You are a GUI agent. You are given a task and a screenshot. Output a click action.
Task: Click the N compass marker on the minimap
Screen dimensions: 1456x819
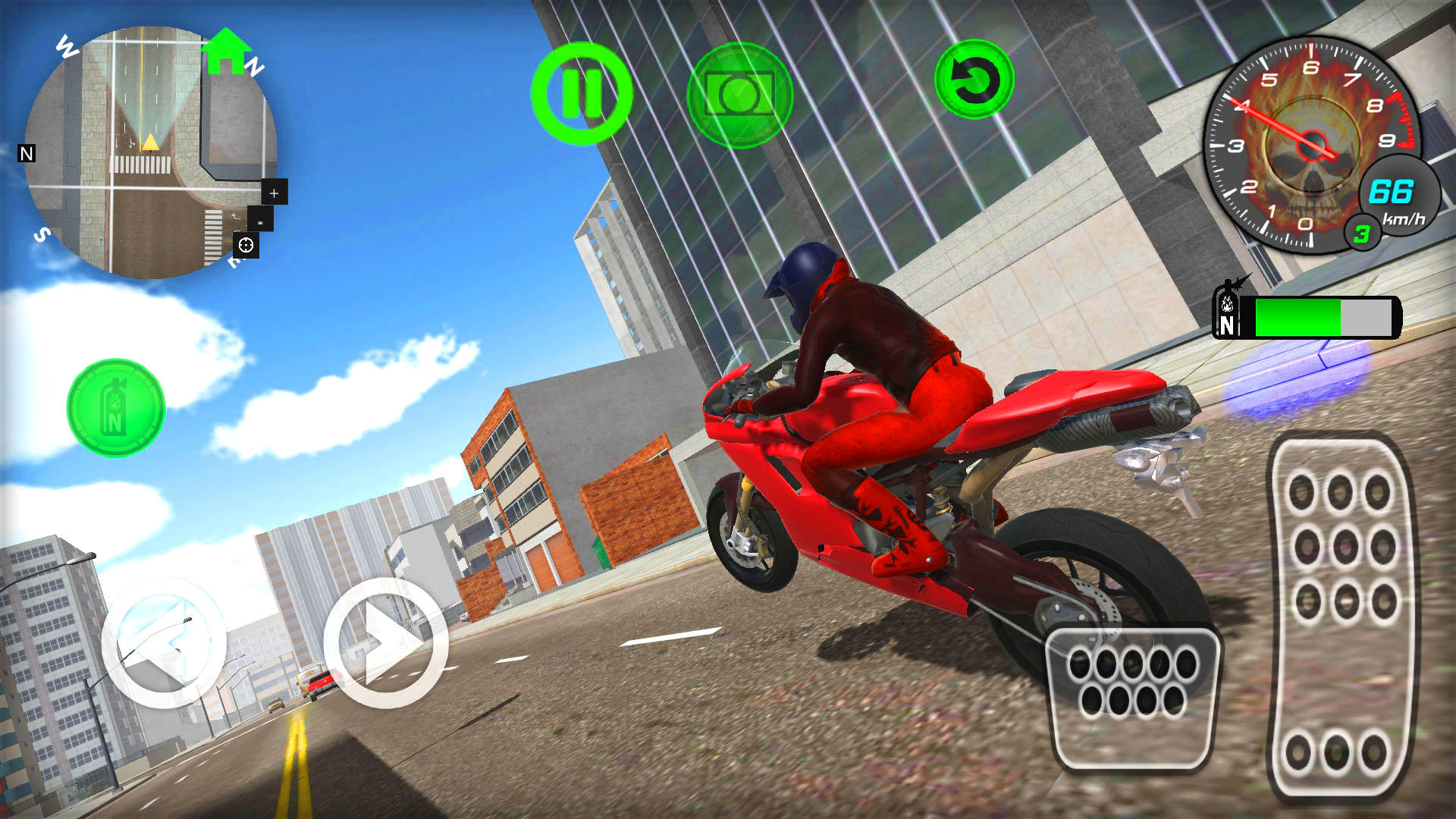point(27,155)
